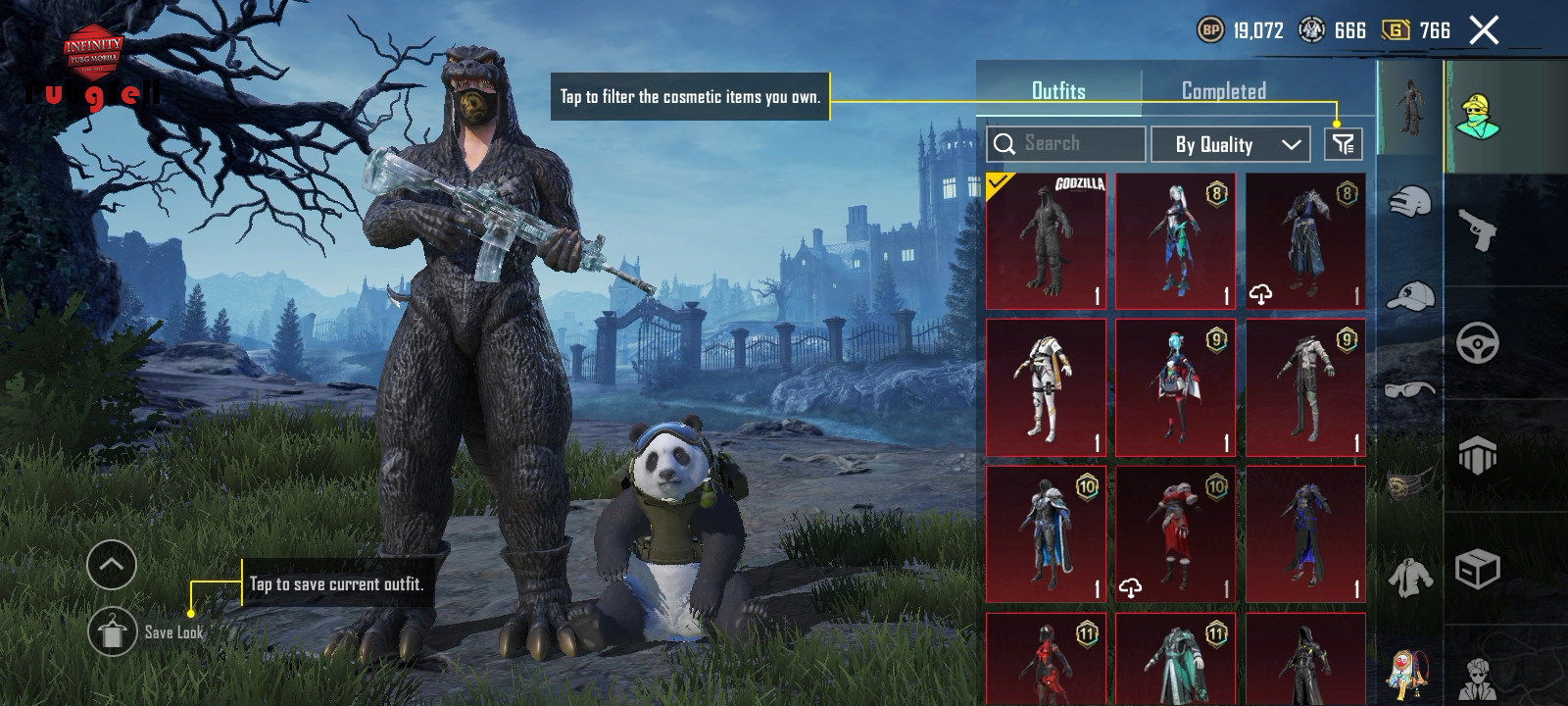This screenshot has width=1568, height=706.
Task: Show the glasses category
Action: [x=1410, y=389]
